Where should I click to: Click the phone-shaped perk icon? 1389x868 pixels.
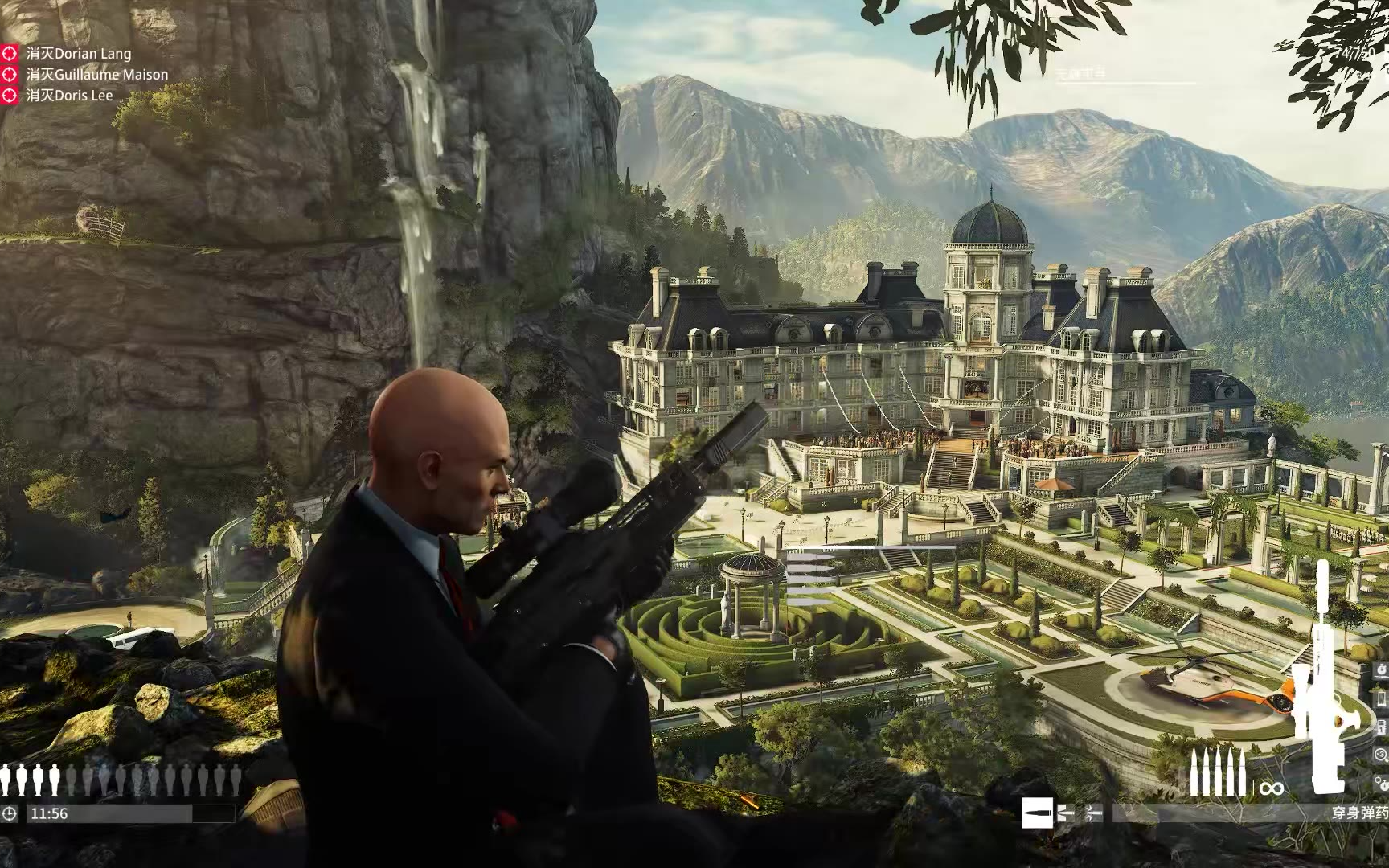(1381, 699)
